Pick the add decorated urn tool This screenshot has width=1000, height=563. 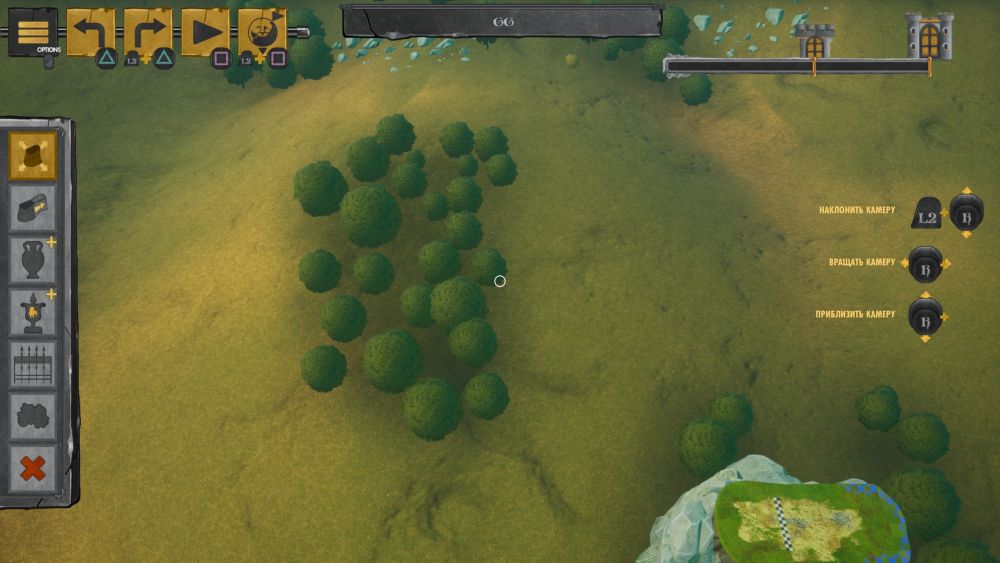pyautogui.click(x=34, y=312)
